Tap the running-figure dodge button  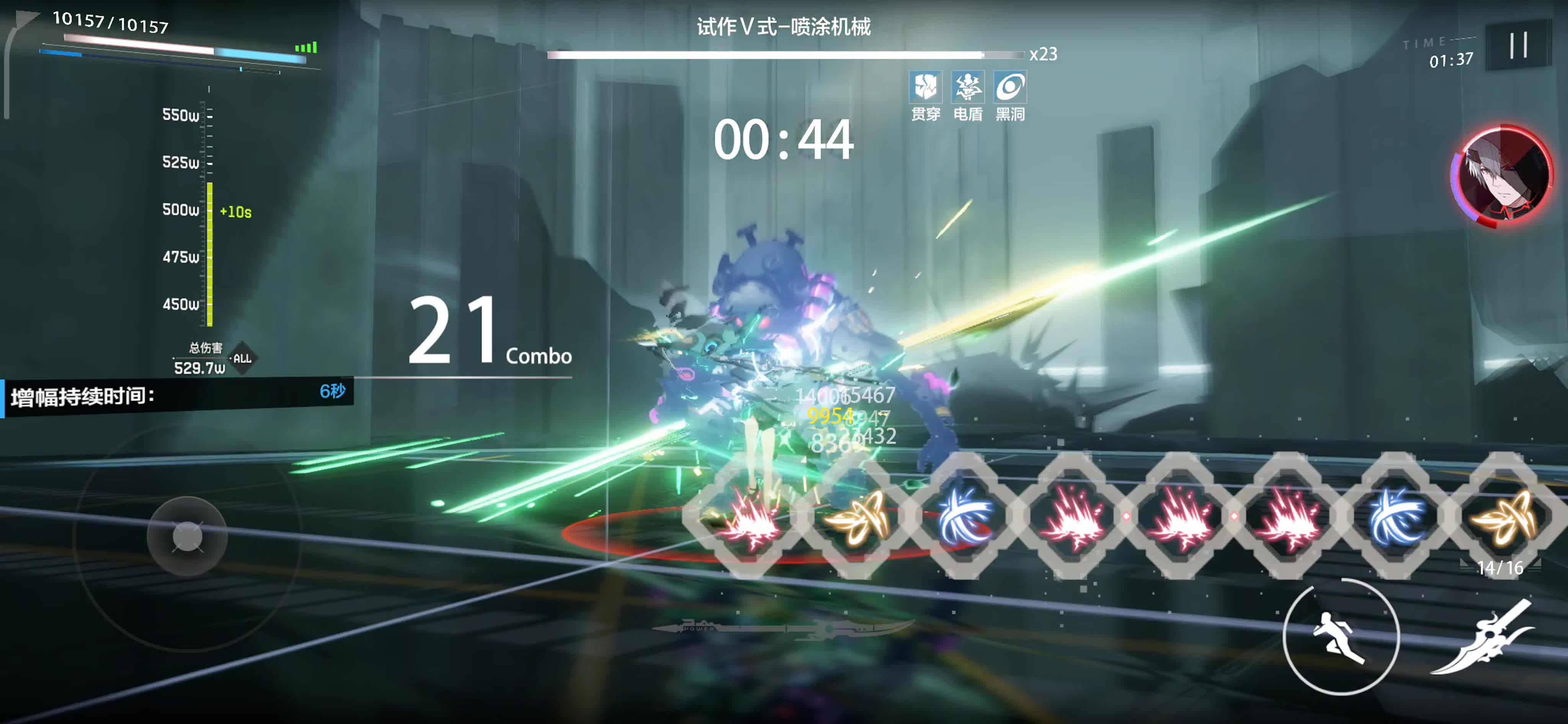(x=1341, y=636)
